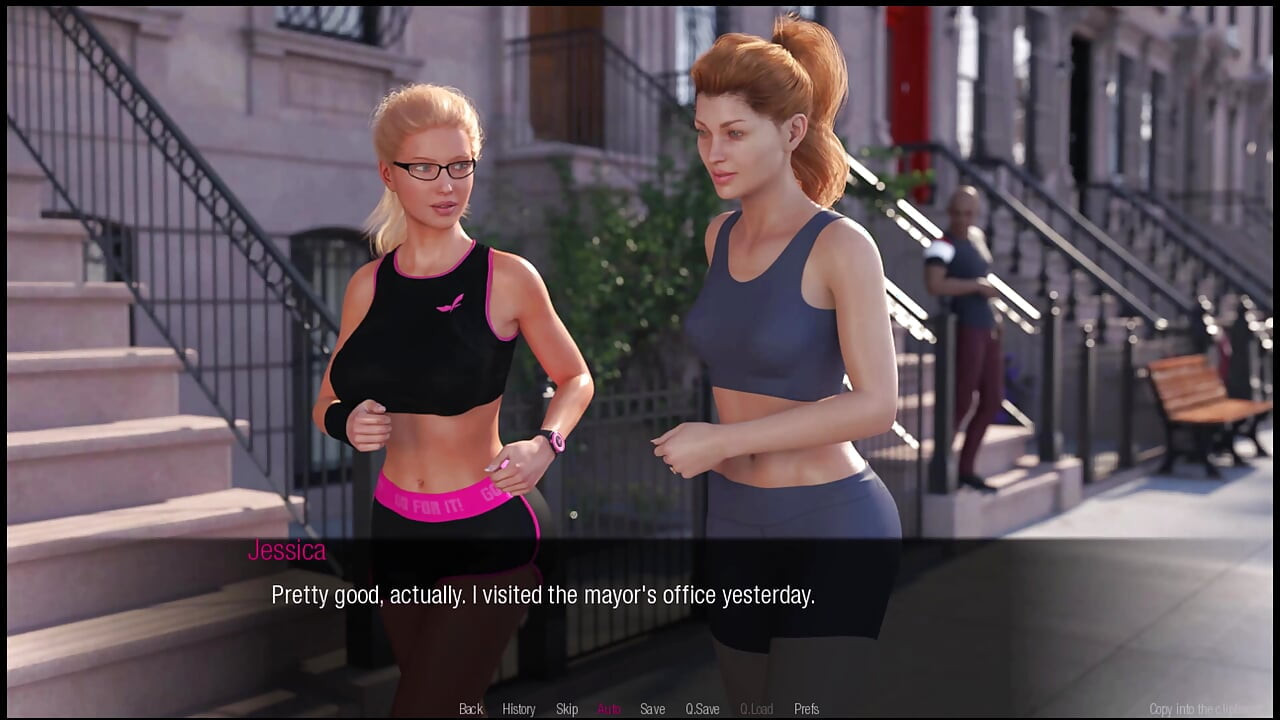Load the quicksave using Q.Load
Image resolution: width=1280 pixels, height=720 pixels.
click(755, 708)
